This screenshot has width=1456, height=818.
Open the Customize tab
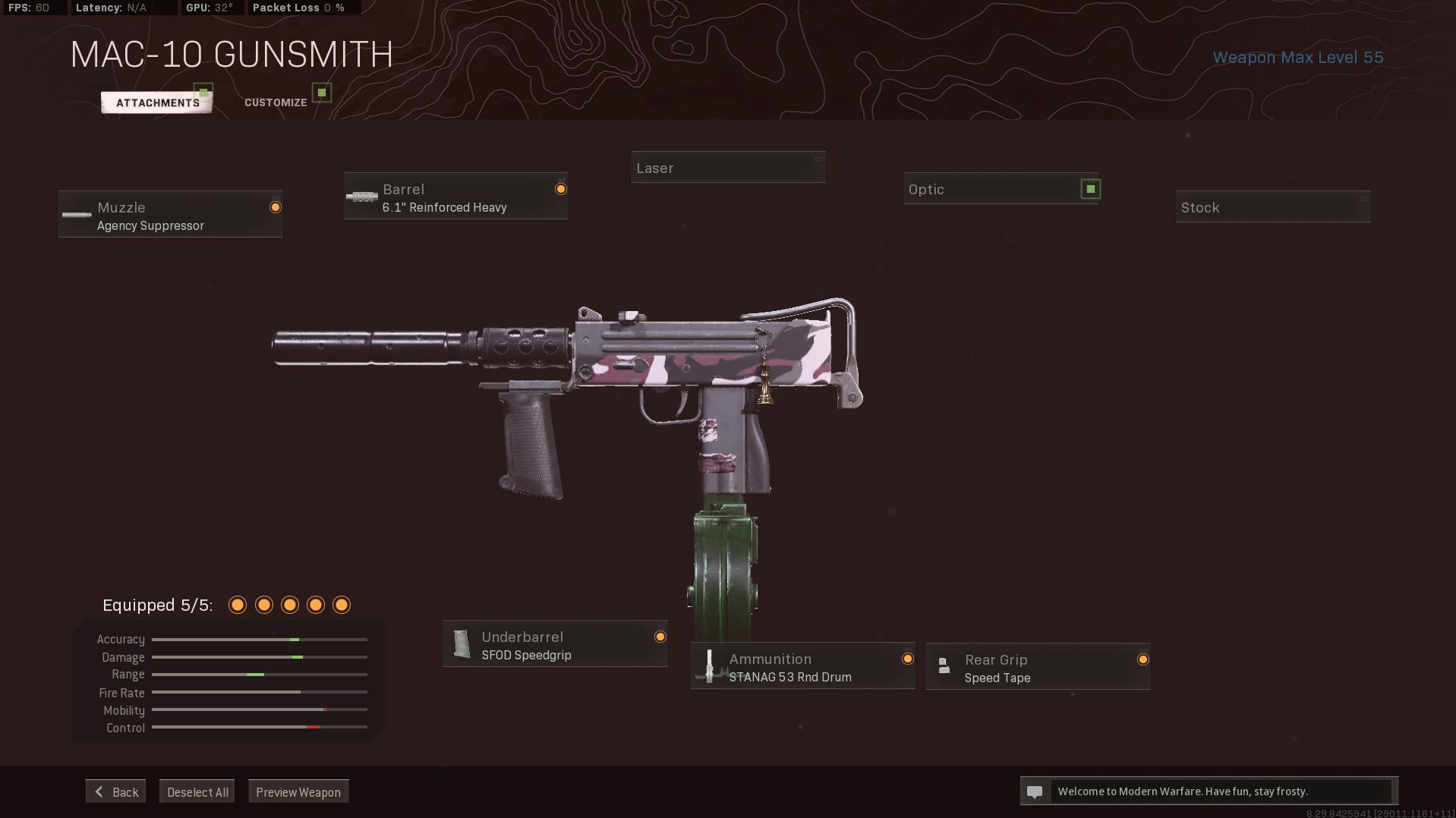(276, 102)
